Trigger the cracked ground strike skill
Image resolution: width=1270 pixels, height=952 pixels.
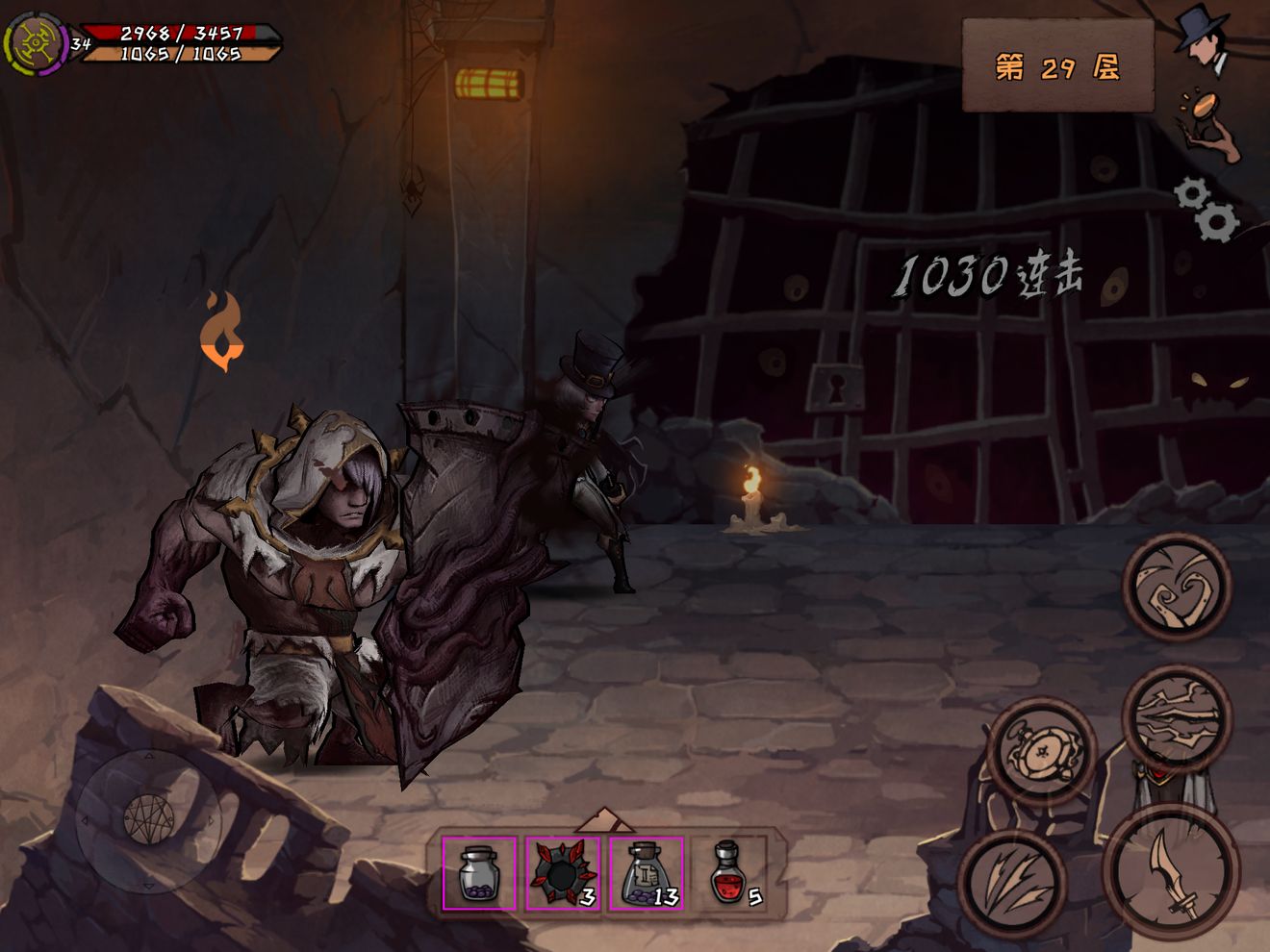[x=1176, y=718]
